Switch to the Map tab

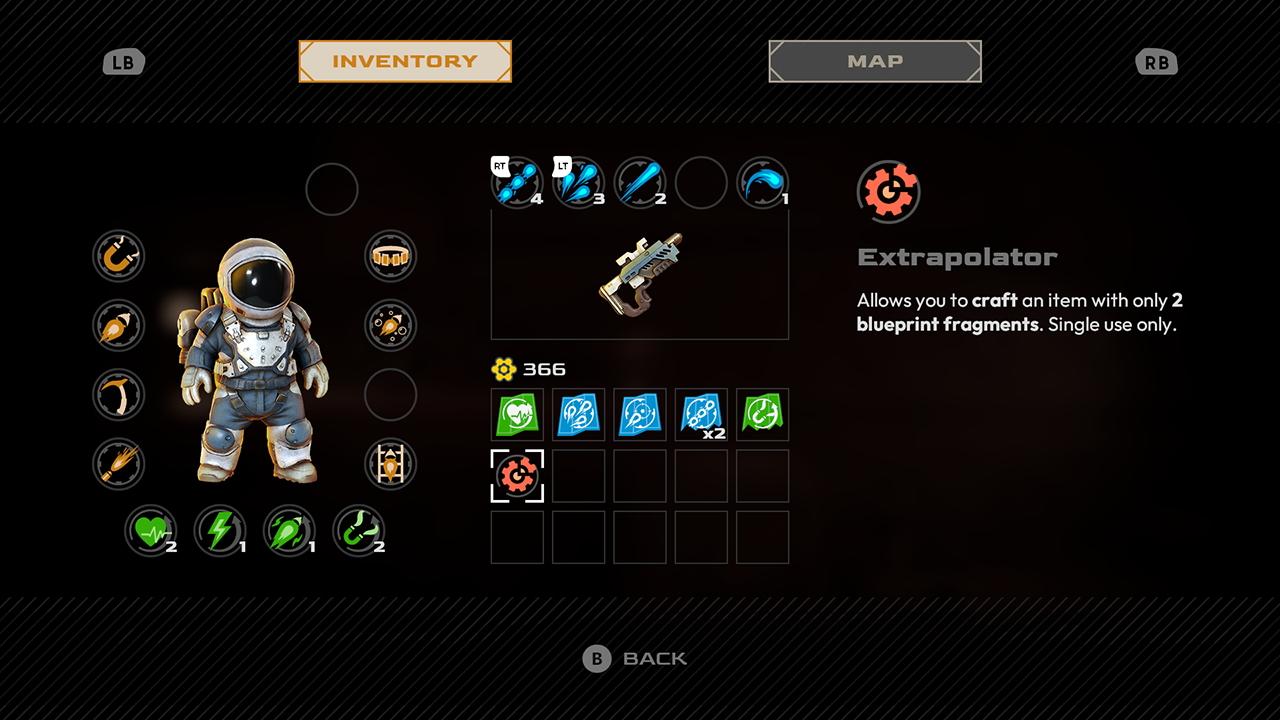coord(875,61)
